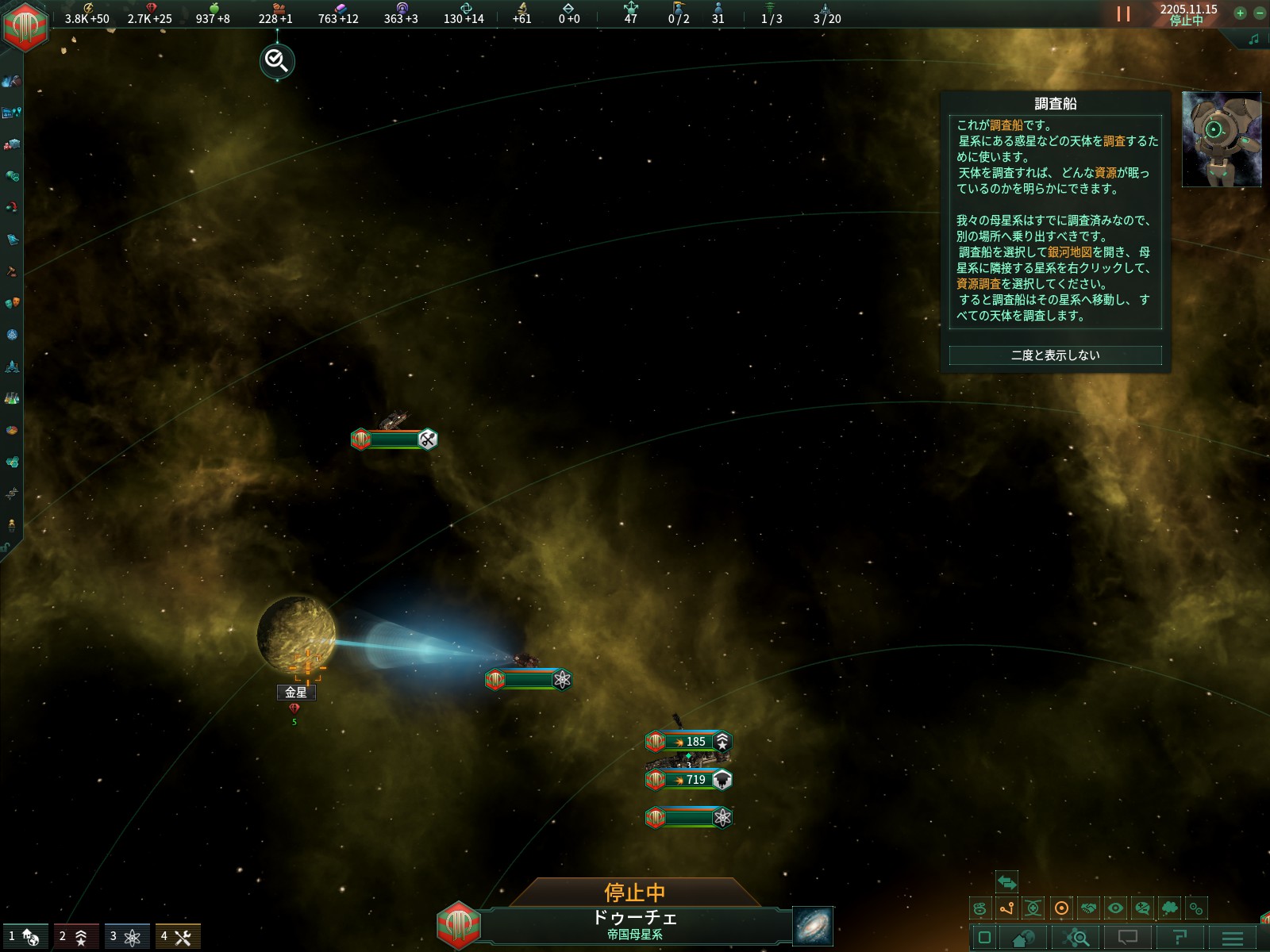Open the galaxy map view
The image size is (1270, 952).
pyautogui.click(x=813, y=926)
